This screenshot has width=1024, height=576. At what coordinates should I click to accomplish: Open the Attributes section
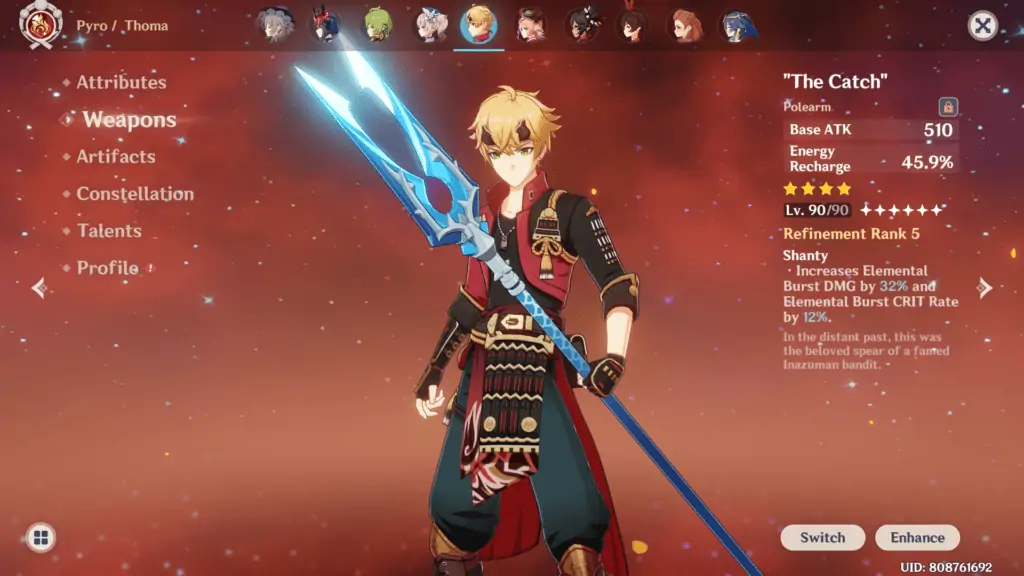click(121, 82)
